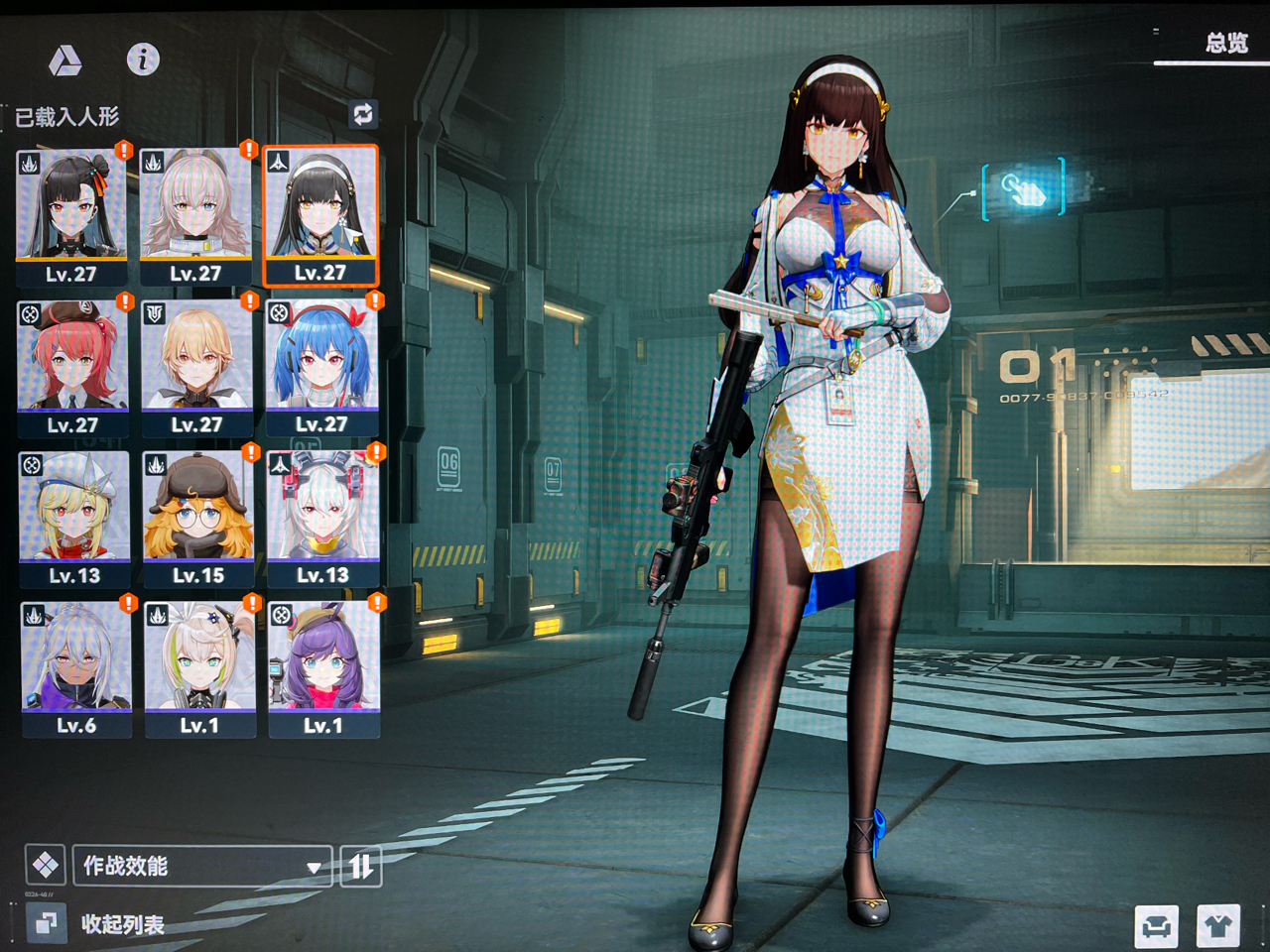
Task: Open the 作战效能 sort dropdown
Action: coord(201,866)
